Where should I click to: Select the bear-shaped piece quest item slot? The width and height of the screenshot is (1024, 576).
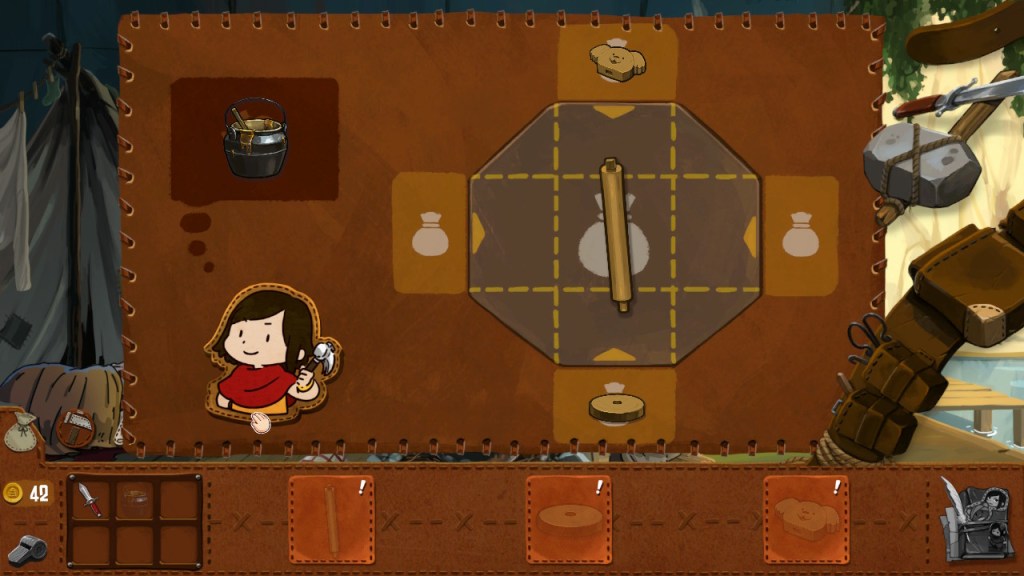pyautogui.click(x=806, y=519)
